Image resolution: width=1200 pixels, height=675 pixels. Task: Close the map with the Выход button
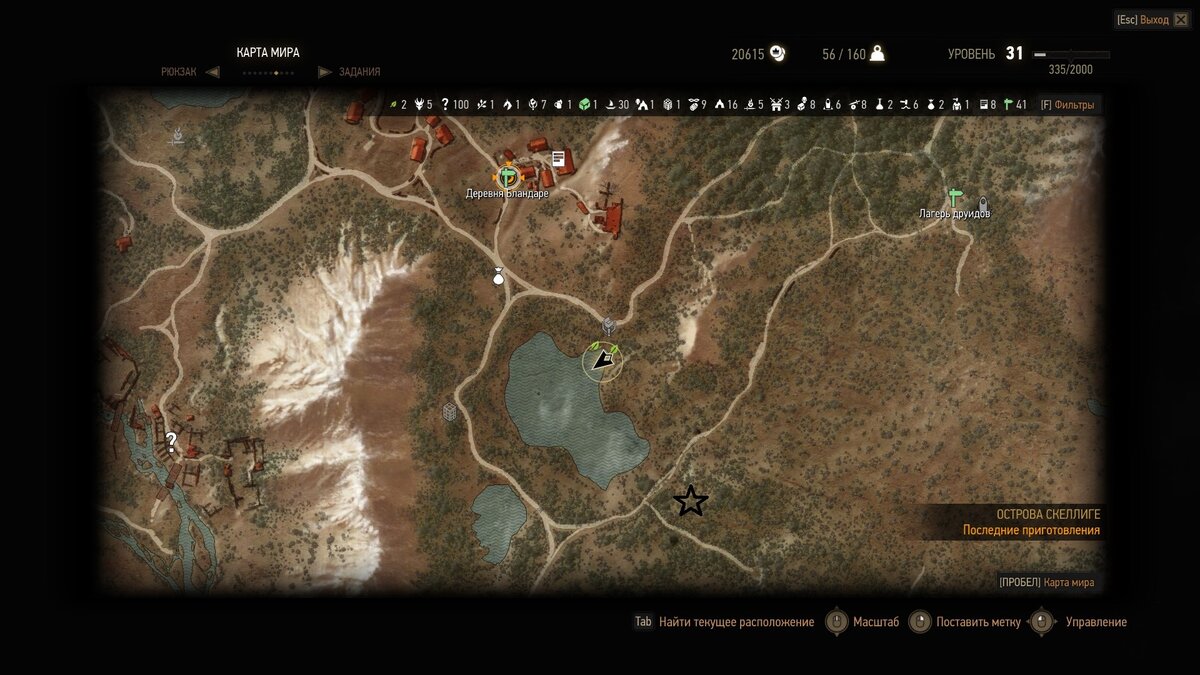[1153, 20]
